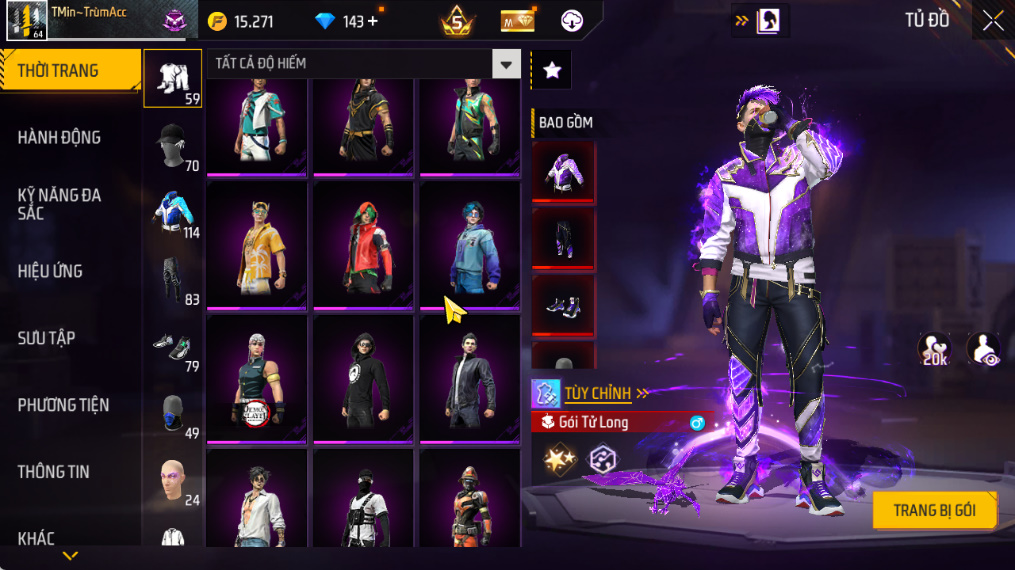
Task: Select the yellow outfit bundle thumbnail
Action: coord(257,245)
